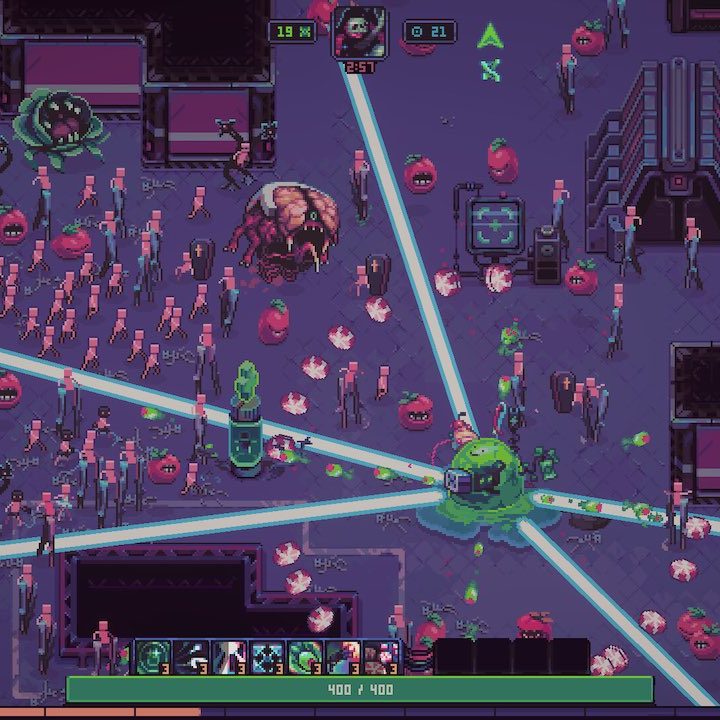
Task: Select the blue four-arrows ability icon
Action: (267, 657)
